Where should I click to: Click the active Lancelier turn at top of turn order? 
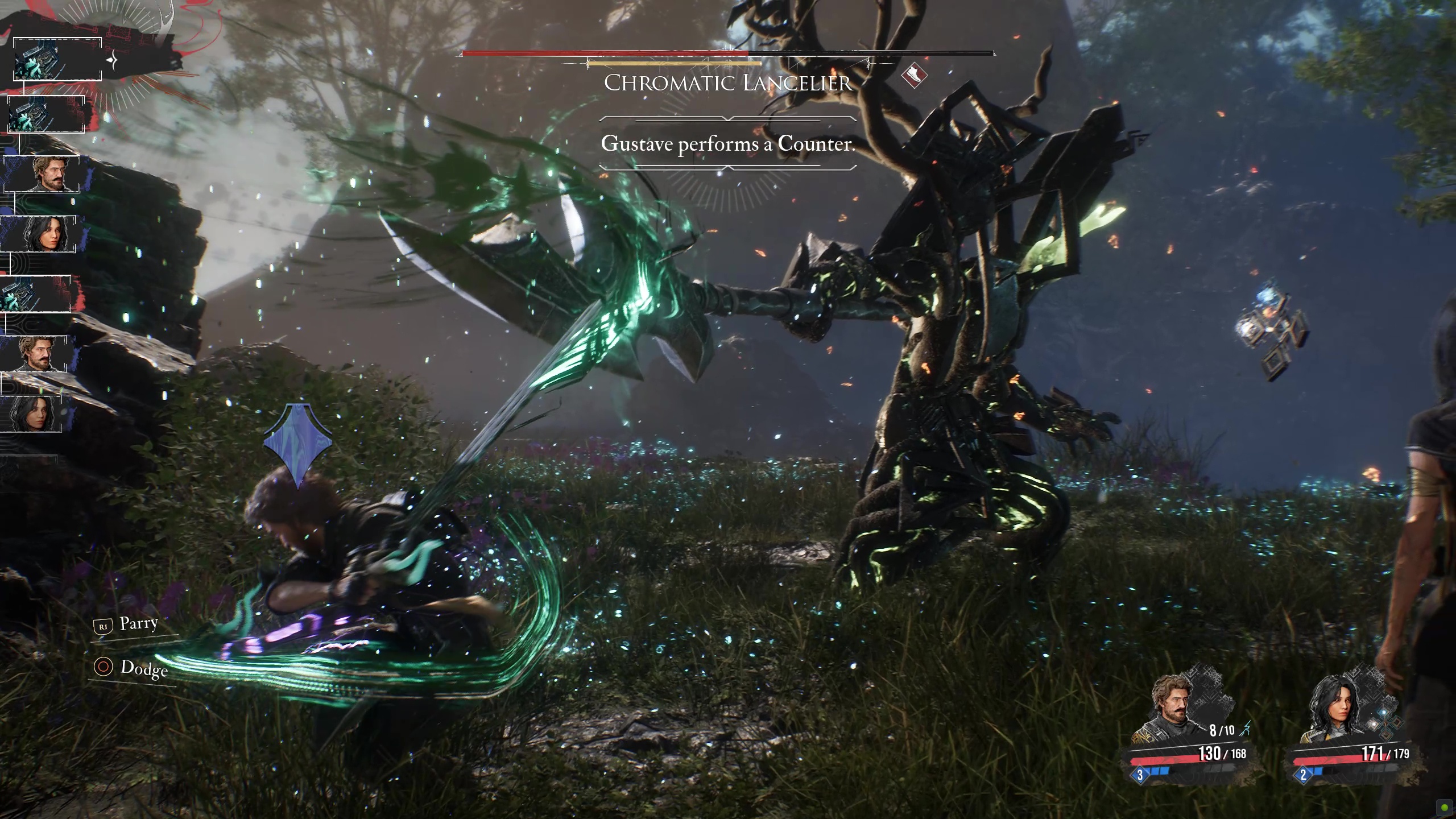pos(57,59)
